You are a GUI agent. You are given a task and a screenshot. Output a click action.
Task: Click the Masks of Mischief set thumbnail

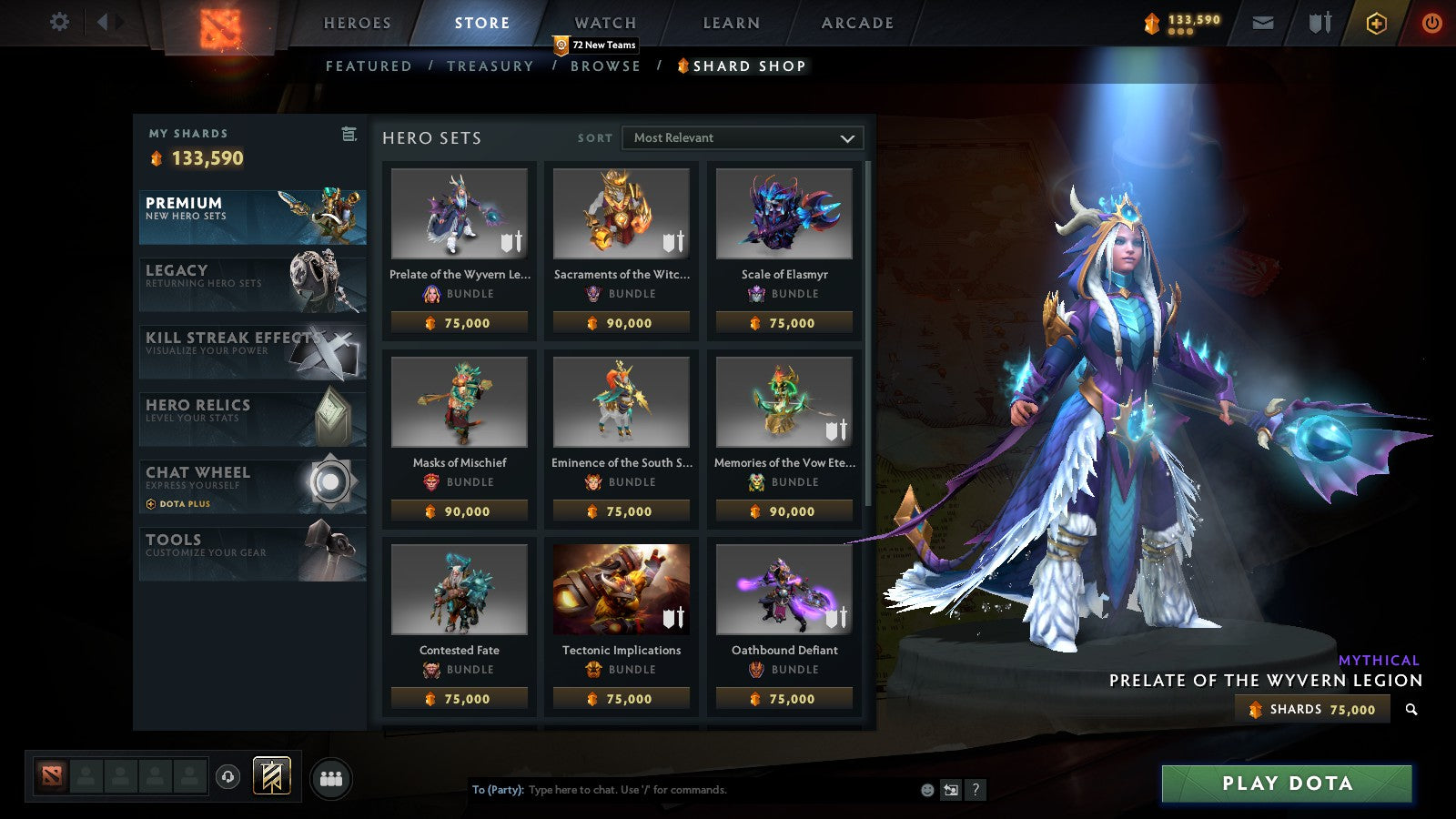click(x=459, y=400)
